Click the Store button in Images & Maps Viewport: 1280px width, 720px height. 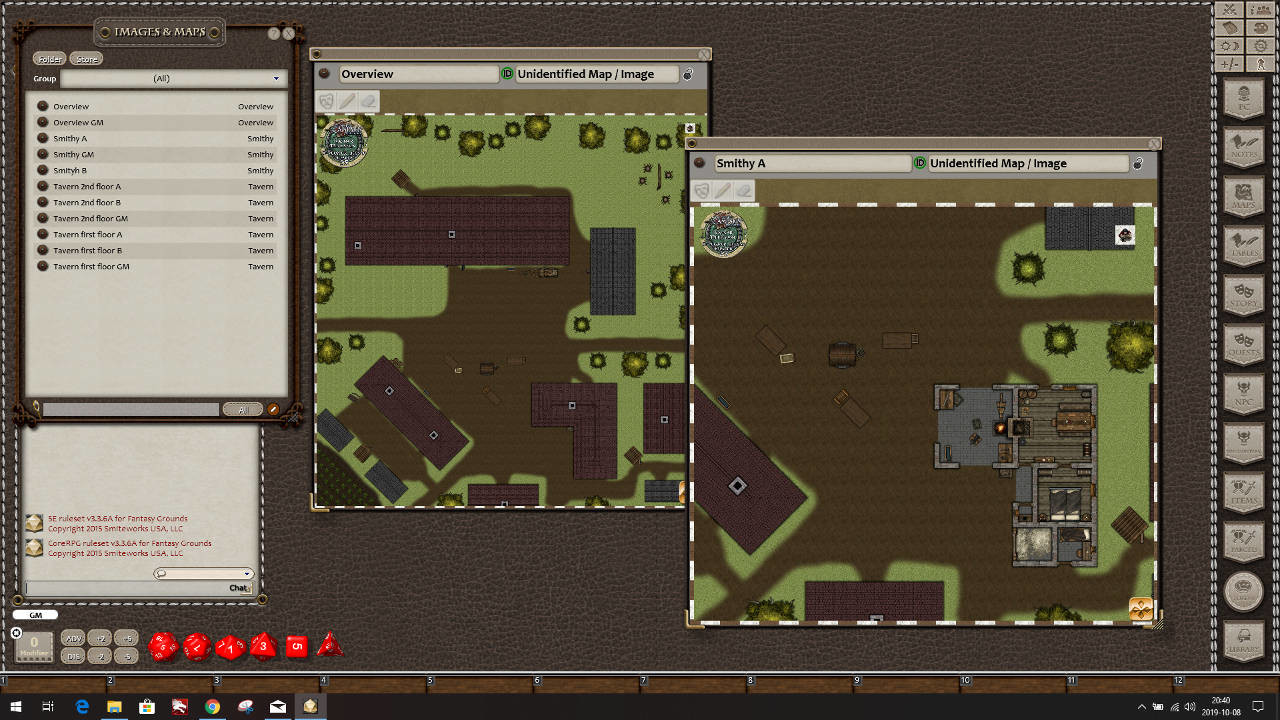(86, 58)
